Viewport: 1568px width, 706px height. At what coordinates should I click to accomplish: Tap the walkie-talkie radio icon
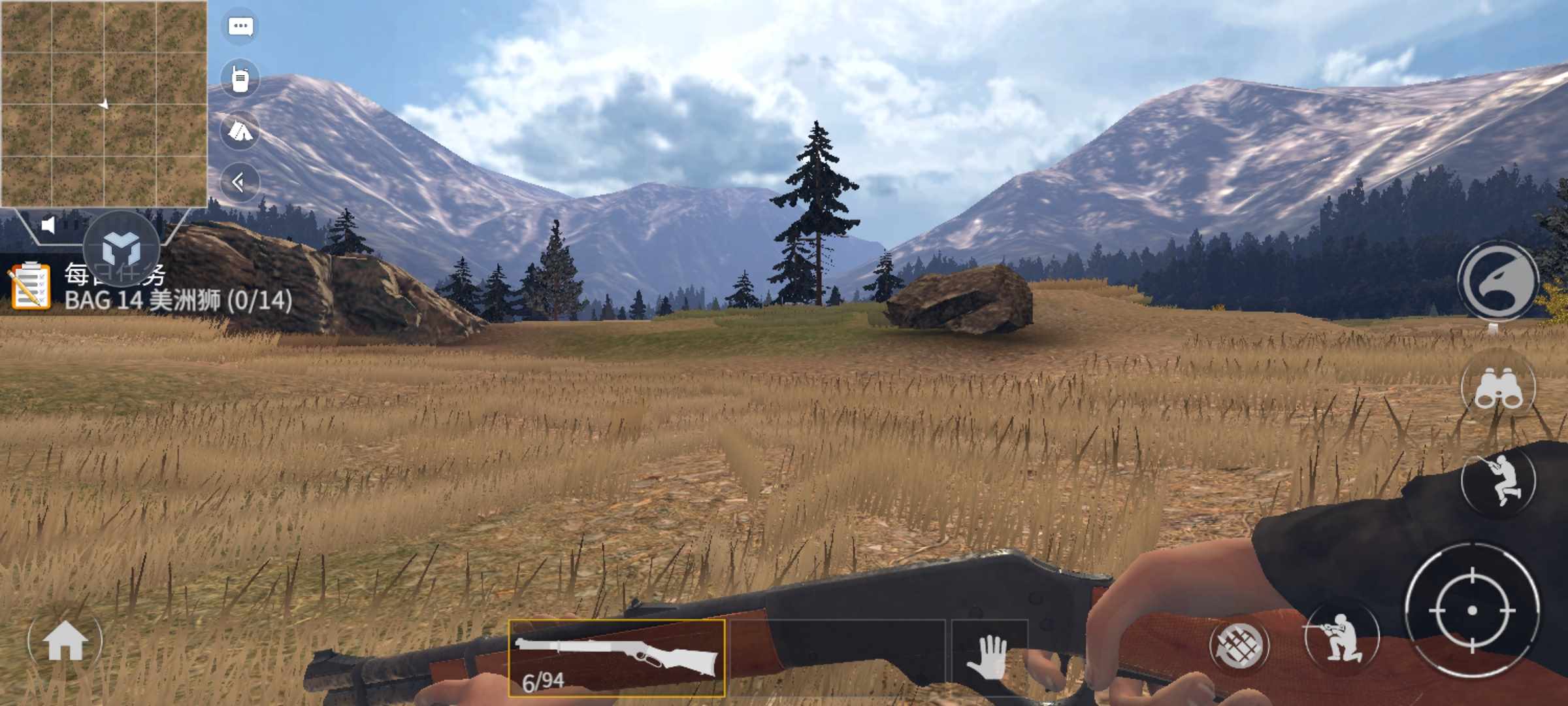pos(240,79)
